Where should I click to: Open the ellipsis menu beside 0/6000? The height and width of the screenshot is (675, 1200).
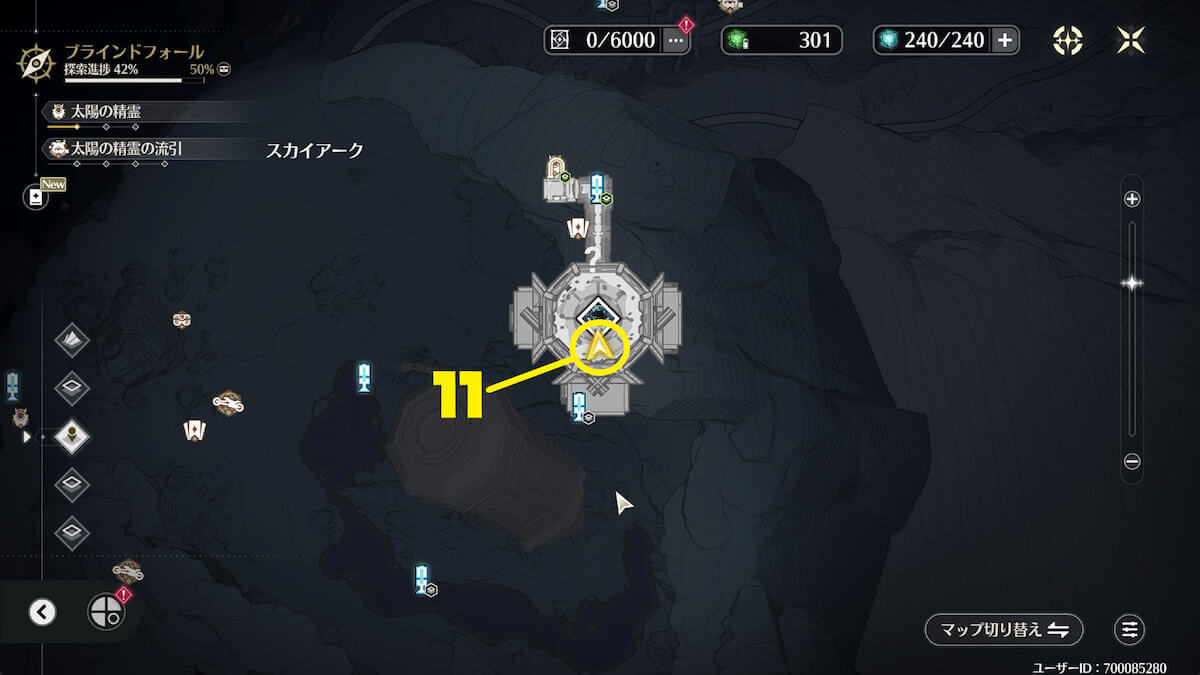677,40
